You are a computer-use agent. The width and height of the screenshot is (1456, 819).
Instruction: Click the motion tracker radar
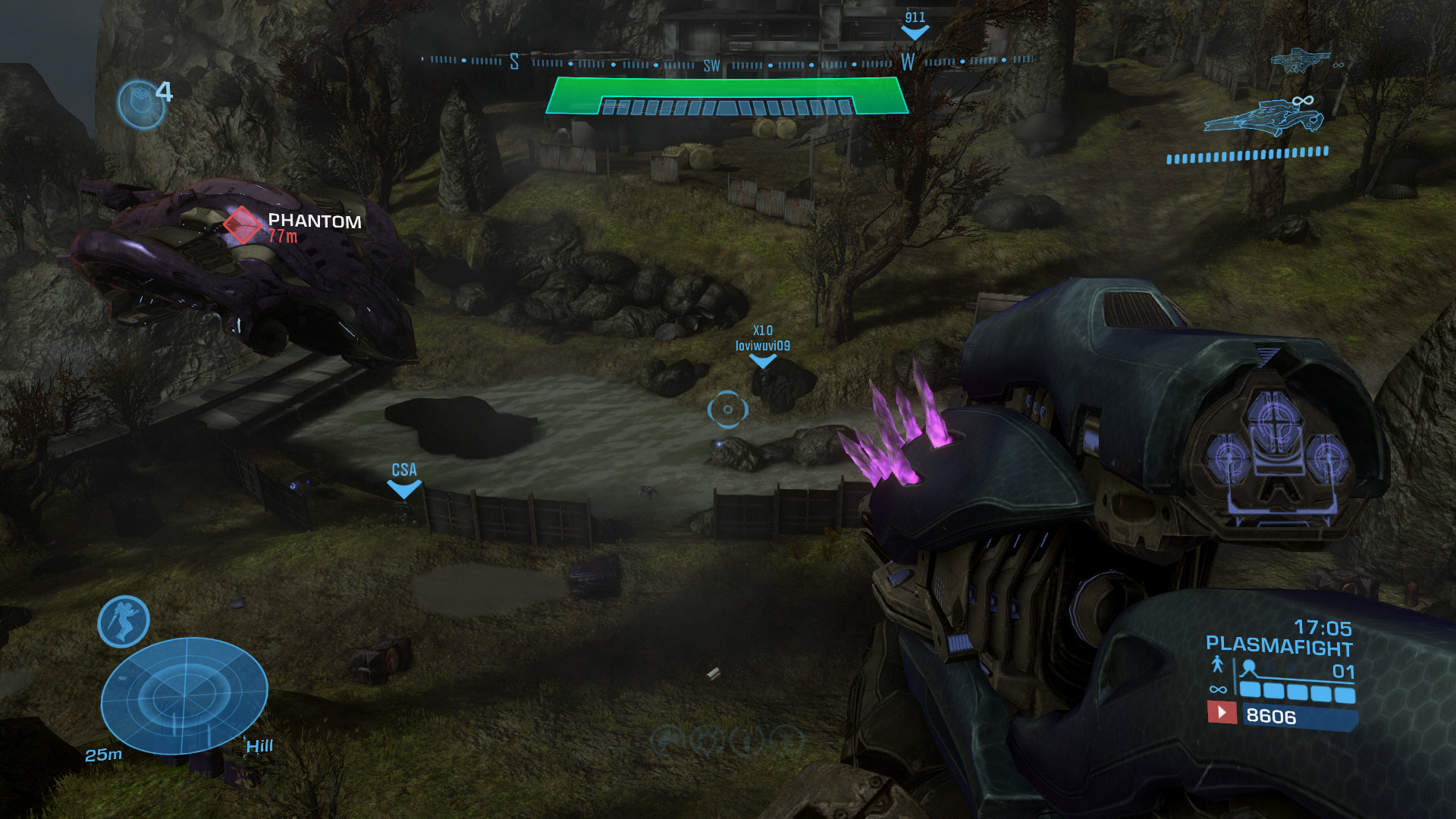click(184, 695)
